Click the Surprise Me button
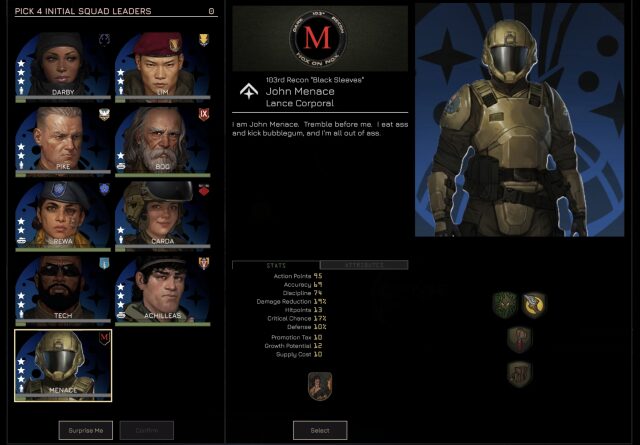 tap(86, 430)
